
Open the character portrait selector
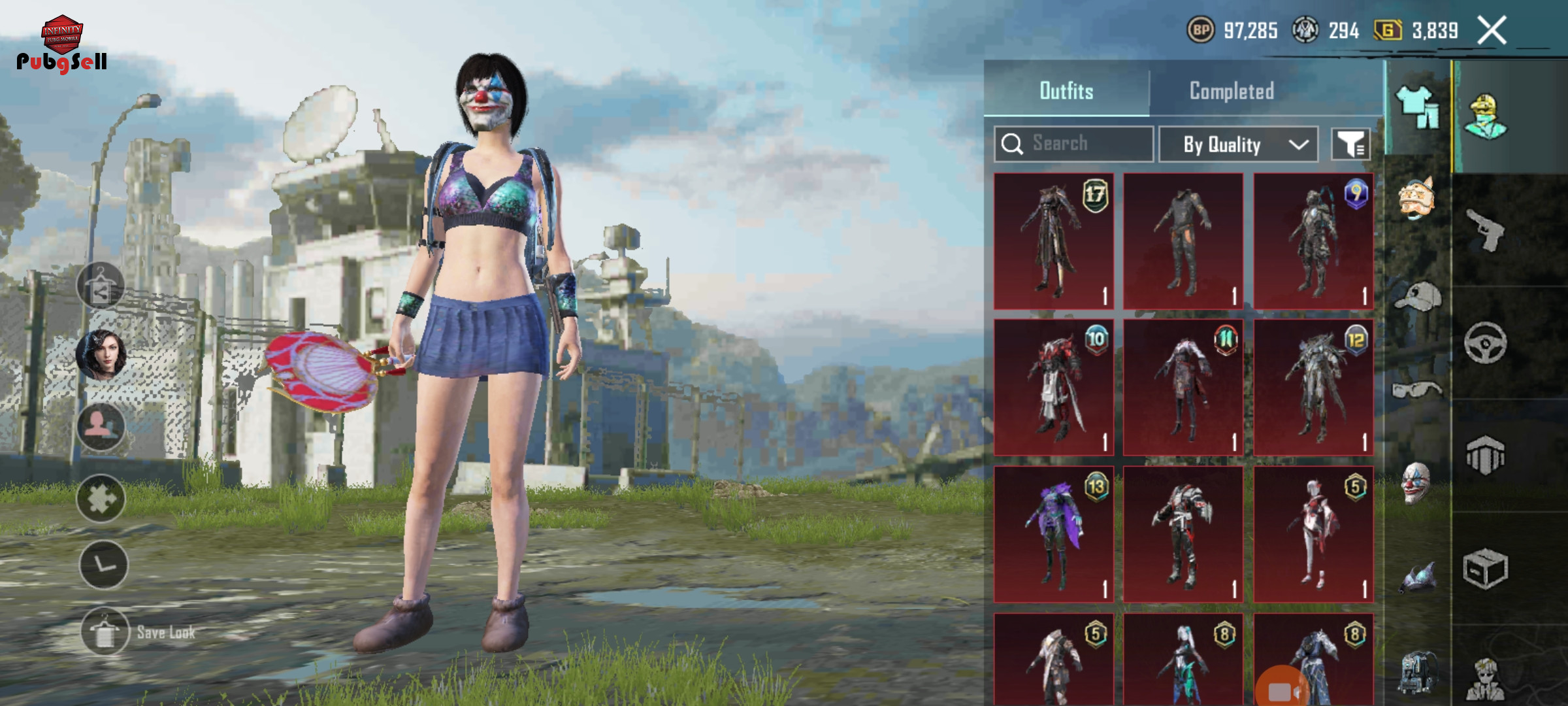point(101,355)
